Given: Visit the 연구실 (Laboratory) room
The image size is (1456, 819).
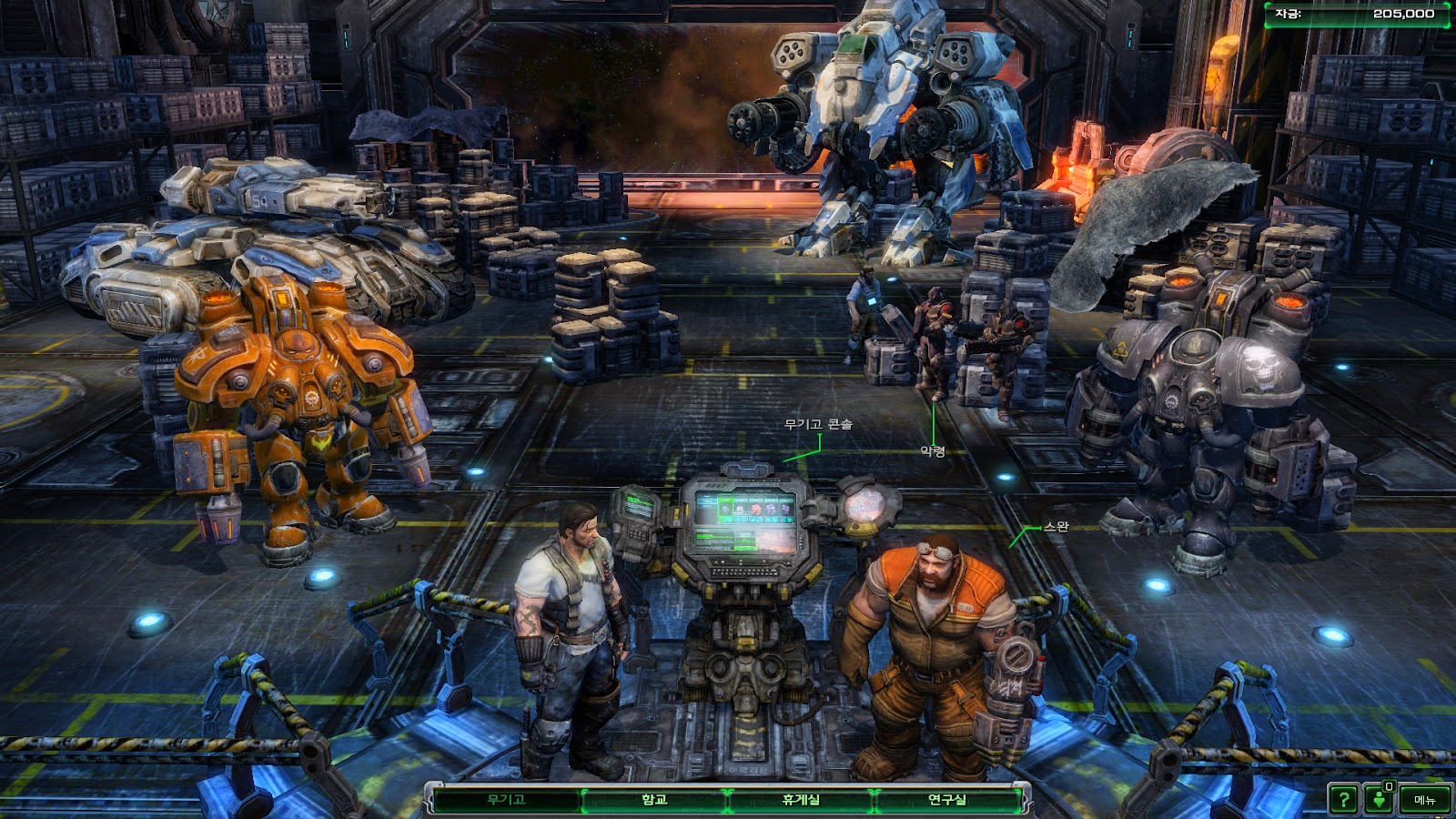Looking at the screenshot, I should pyautogui.click(x=946, y=800).
